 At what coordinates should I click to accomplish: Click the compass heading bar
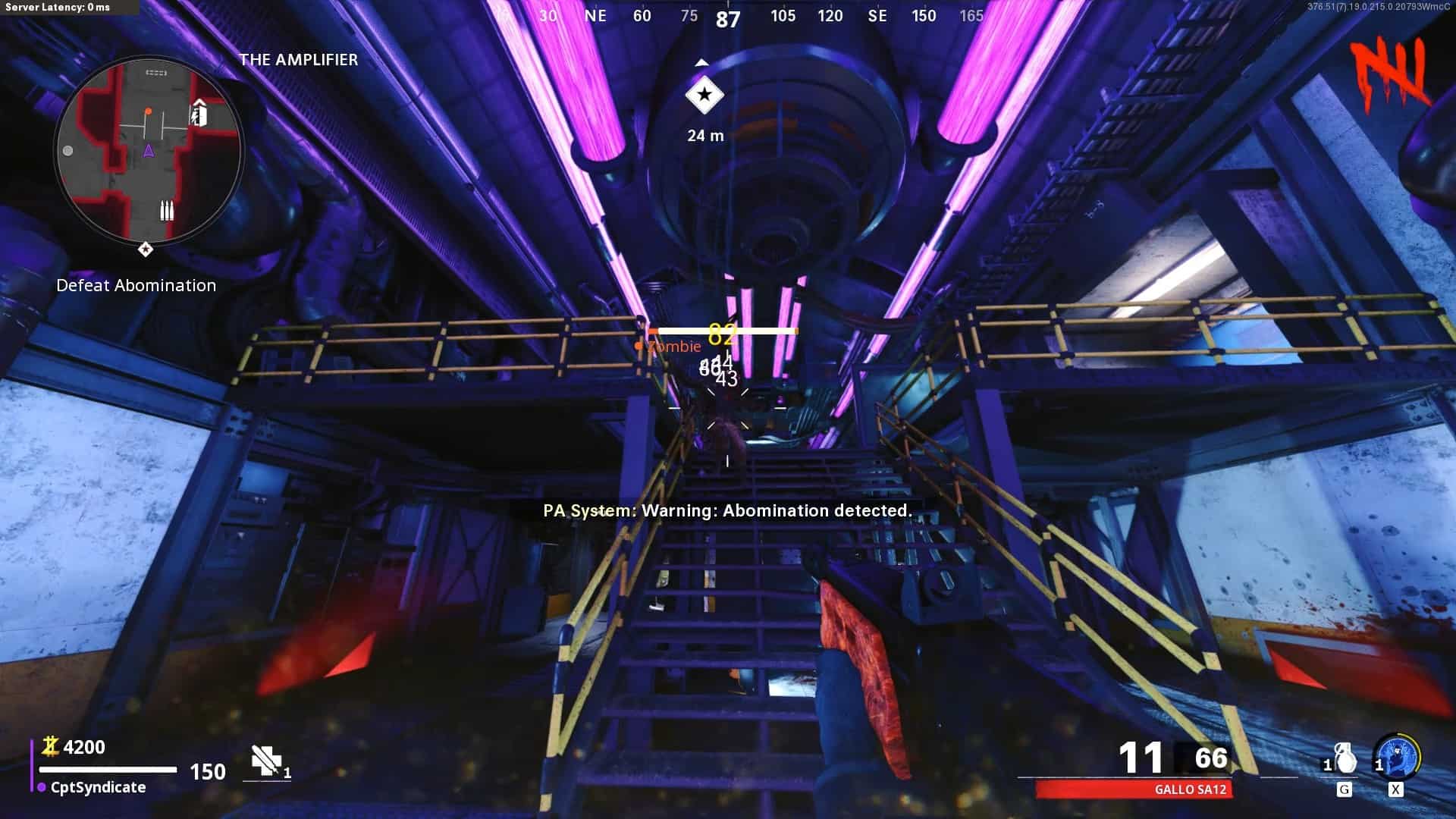point(728,16)
